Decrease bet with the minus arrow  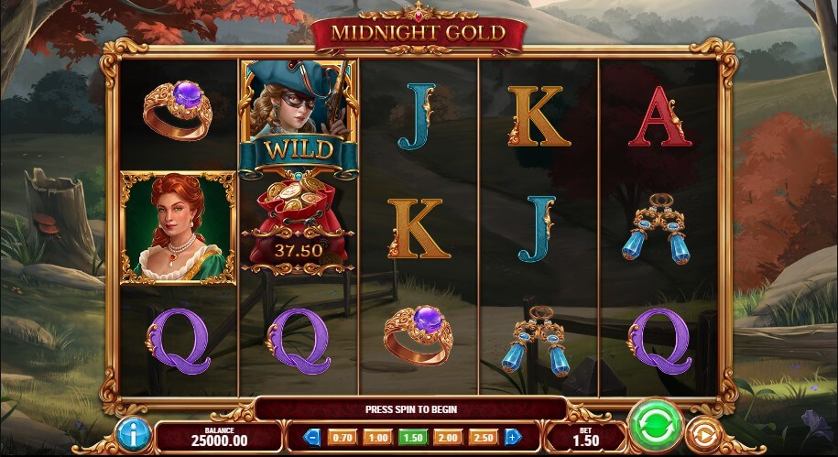[x=312, y=437]
